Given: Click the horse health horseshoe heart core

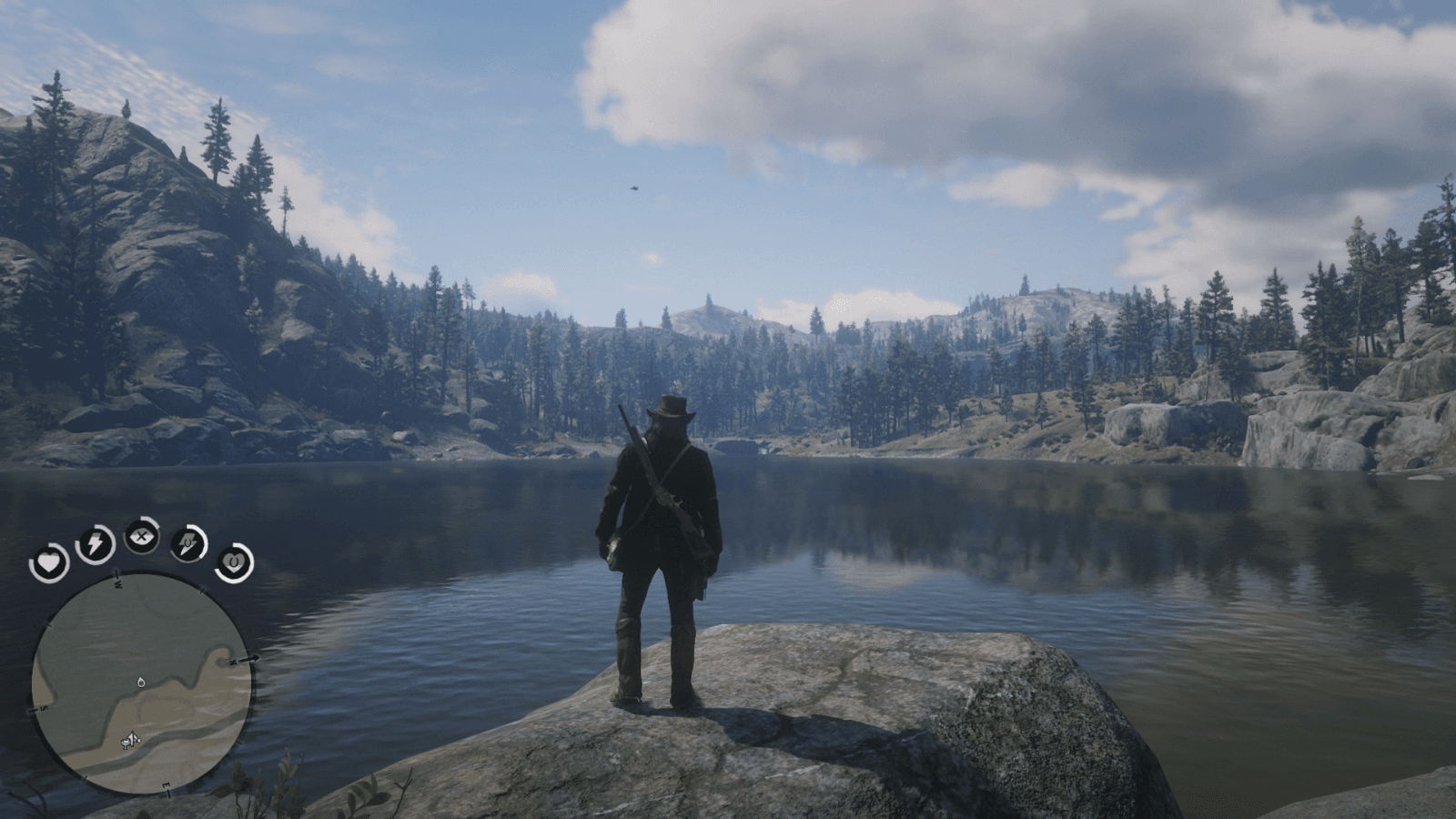Looking at the screenshot, I should click(233, 562).
